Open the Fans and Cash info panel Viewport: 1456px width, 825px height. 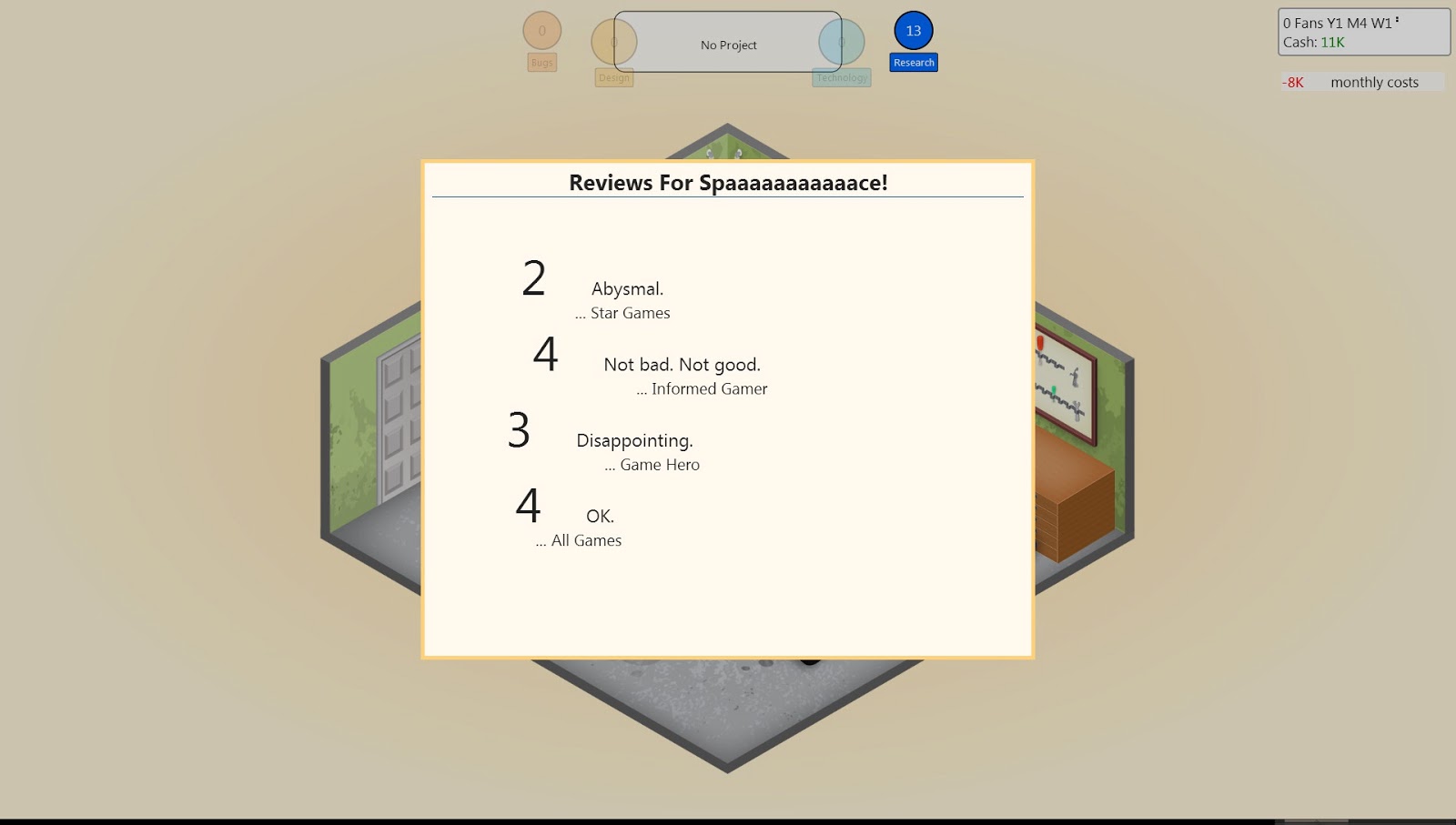pos(1362,30)
